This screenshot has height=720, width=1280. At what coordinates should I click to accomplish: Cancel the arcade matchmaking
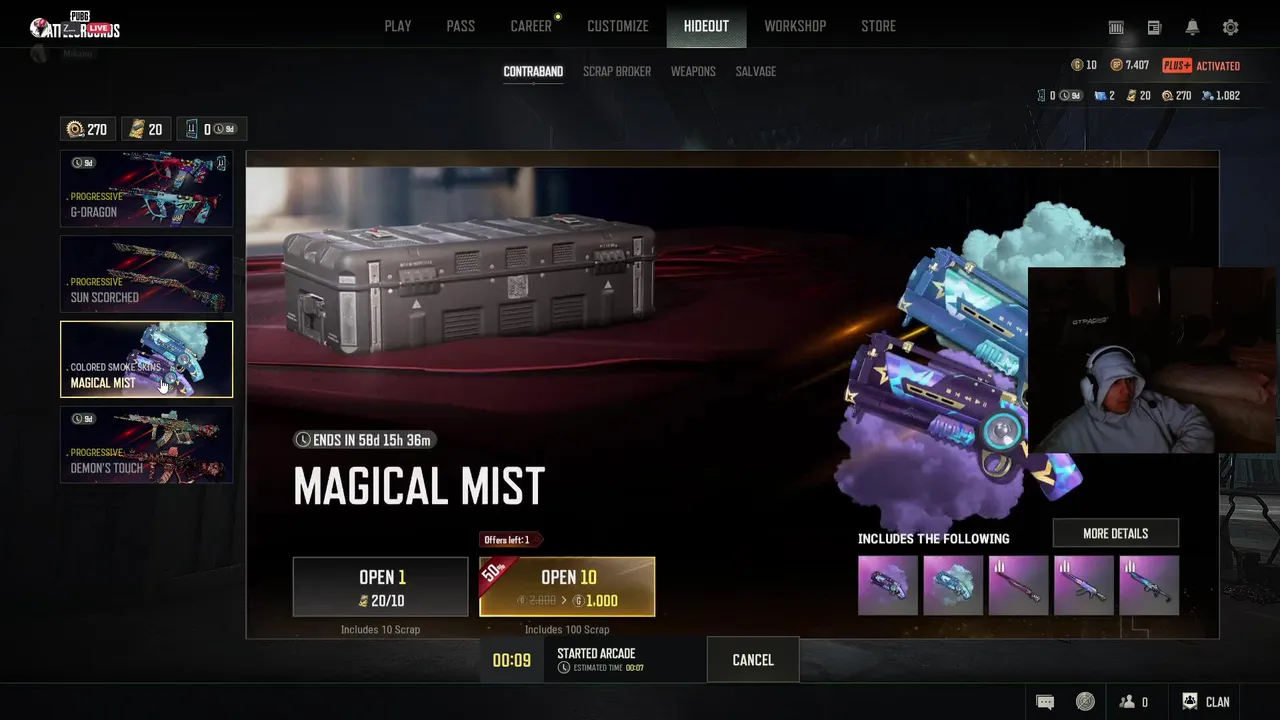[753, 660]
